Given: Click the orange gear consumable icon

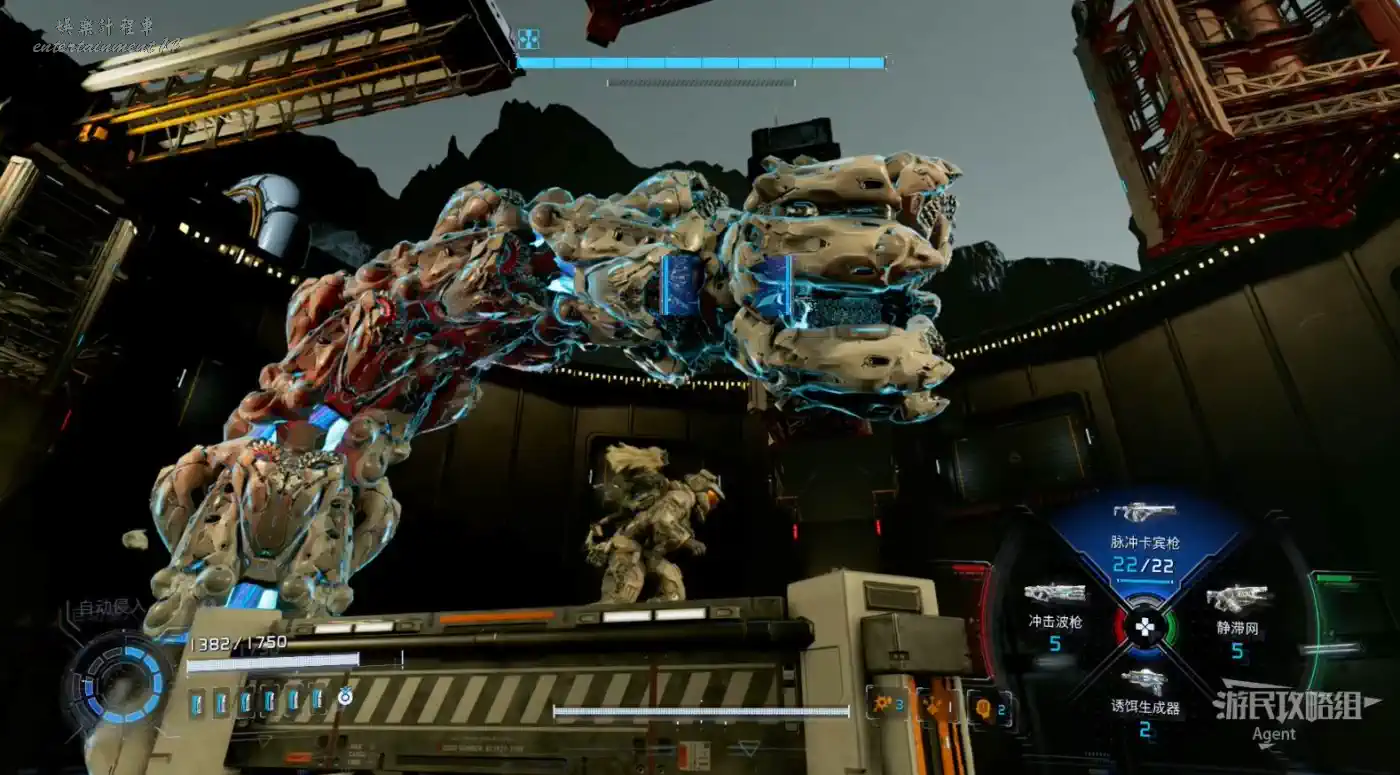Looking at the screenshot, I should pyautogui.click(x=886, y=704).
